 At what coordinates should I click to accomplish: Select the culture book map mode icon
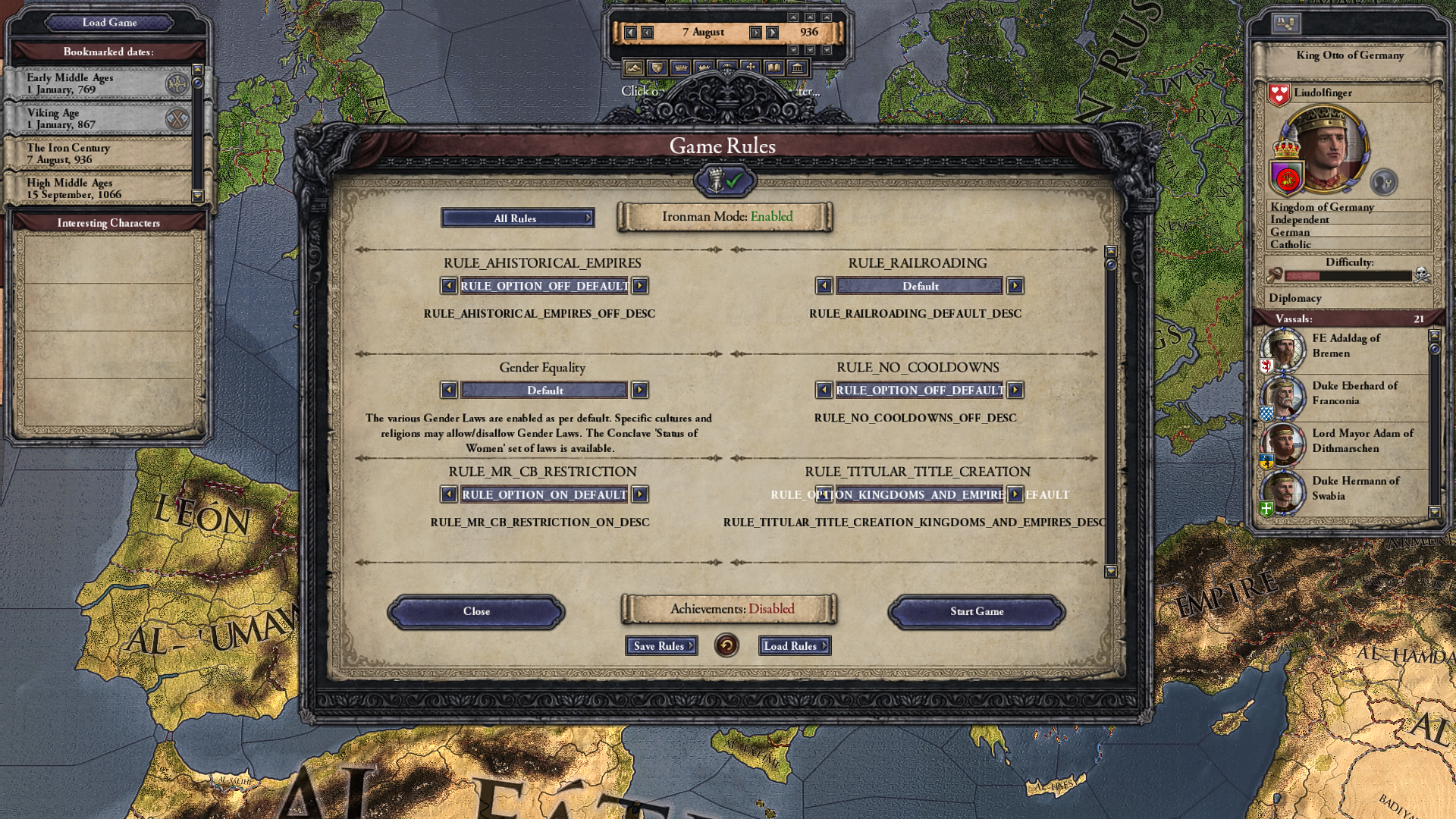(775, 67)
